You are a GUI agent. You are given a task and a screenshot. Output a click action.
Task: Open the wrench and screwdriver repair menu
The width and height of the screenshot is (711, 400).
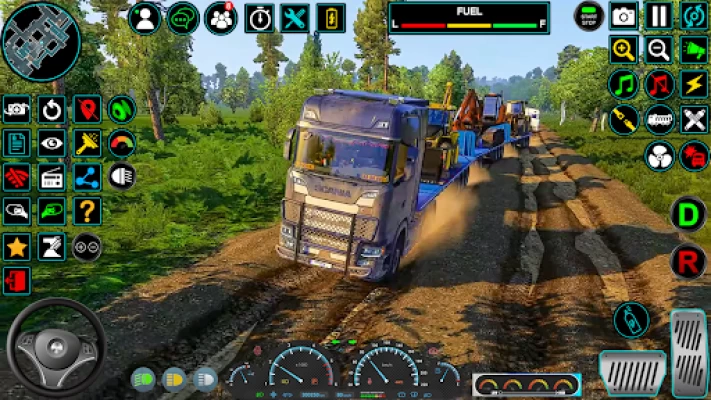coord(294,18)
